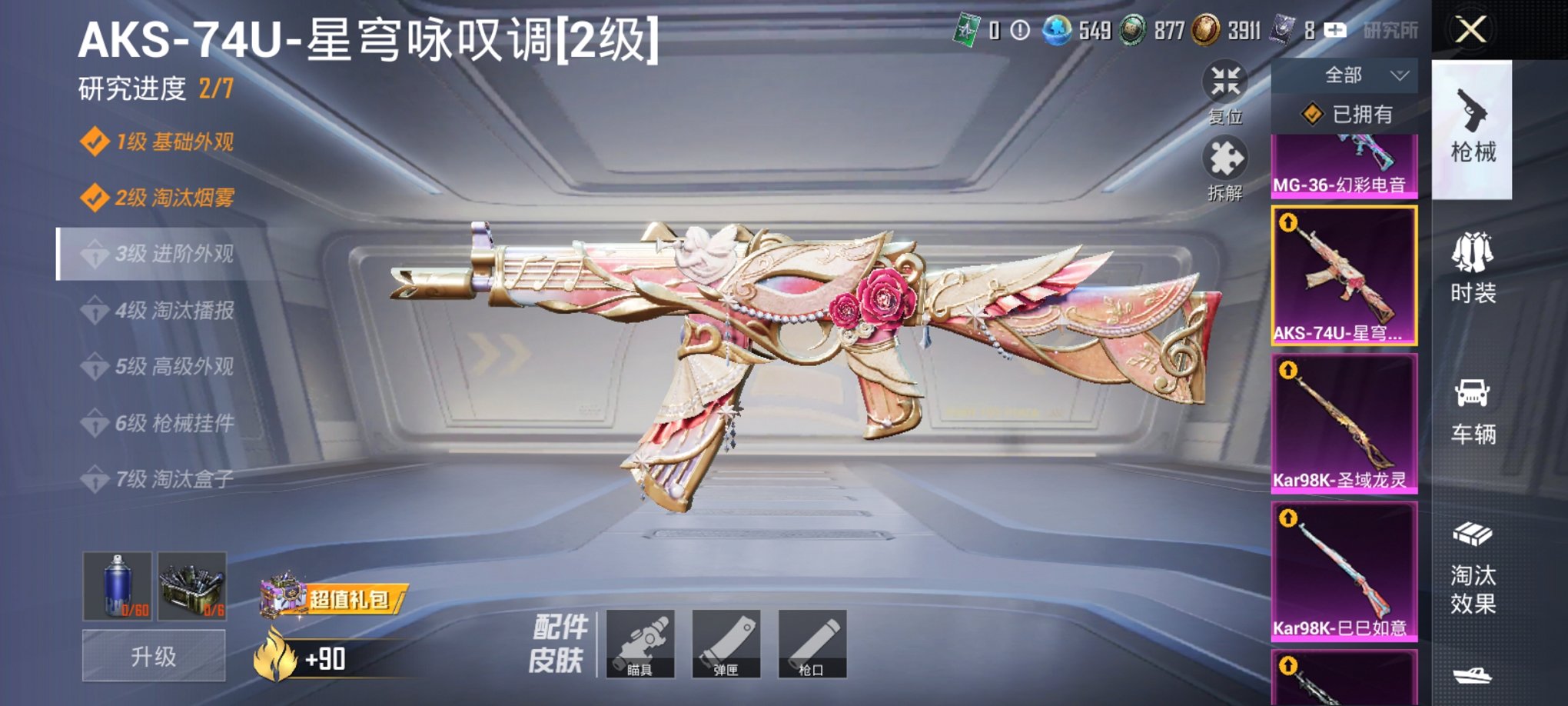Switch to the 时装 outfits tab
Screen dimensions: 1568x706
coord(1474,269)
